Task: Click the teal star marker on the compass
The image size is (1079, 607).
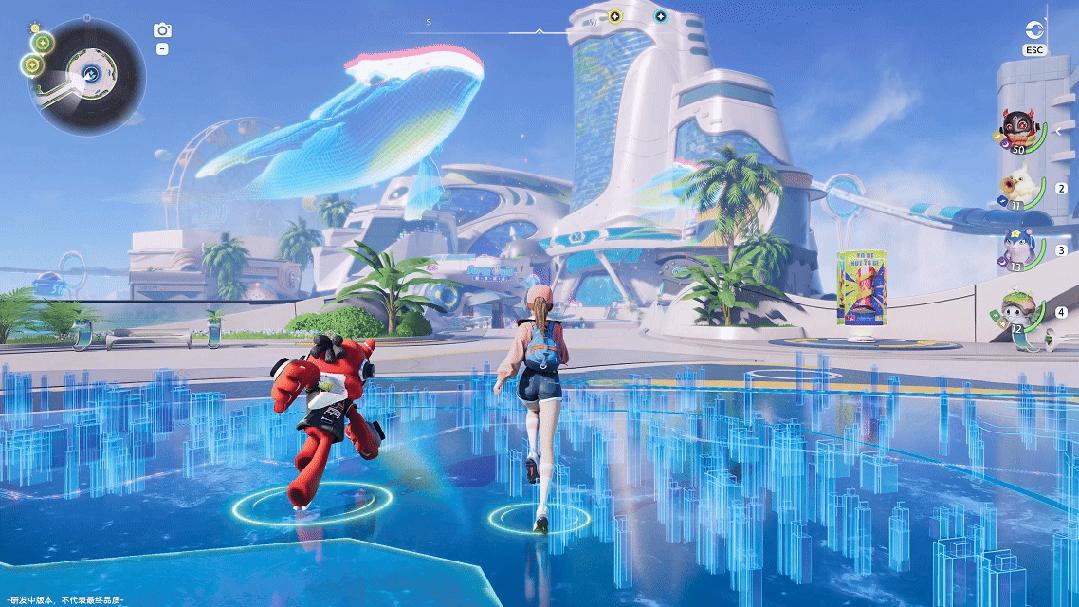Action: (x=660, y=17)
